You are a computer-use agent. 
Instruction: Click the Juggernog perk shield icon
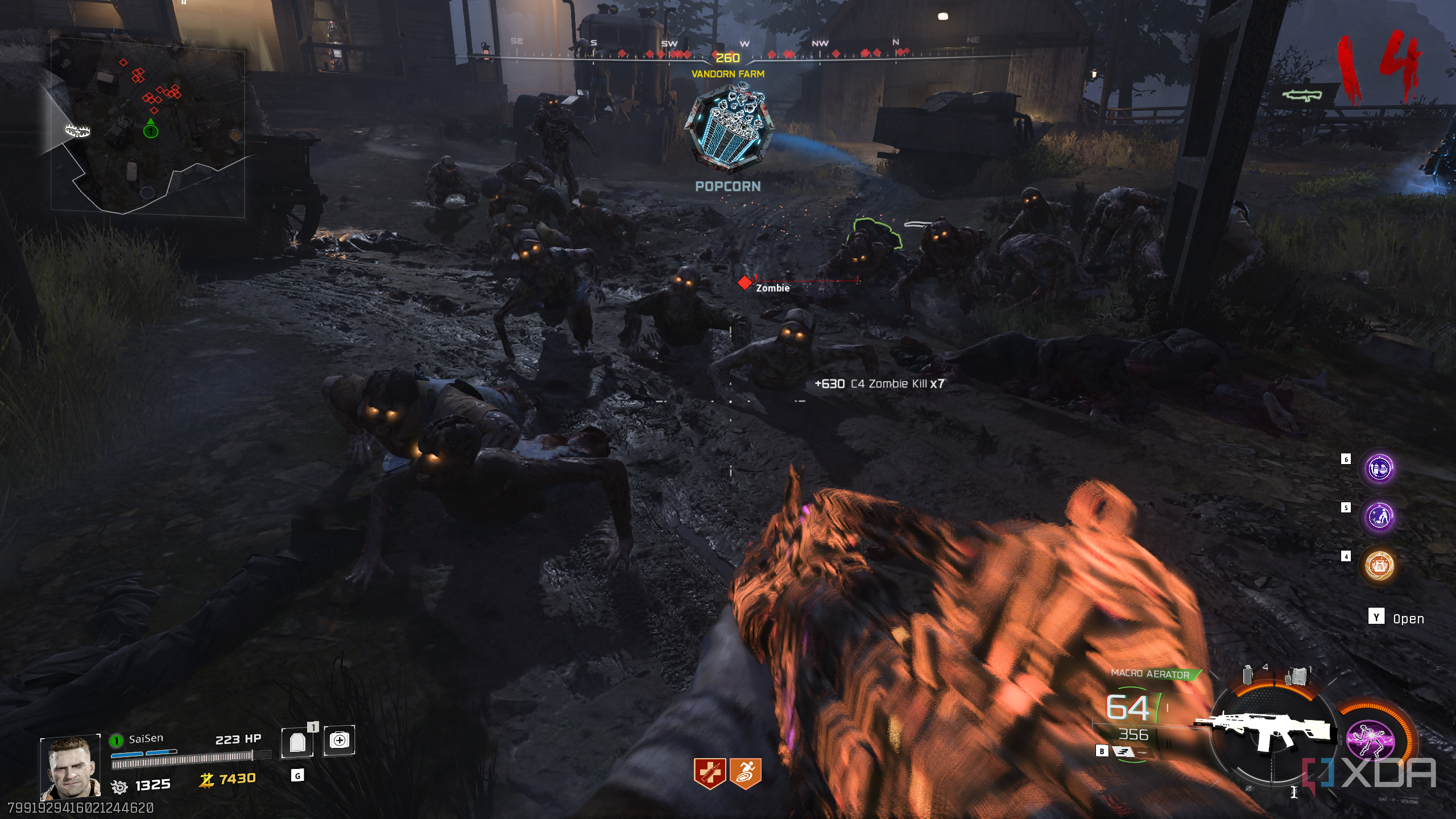(x=709, y=773)
